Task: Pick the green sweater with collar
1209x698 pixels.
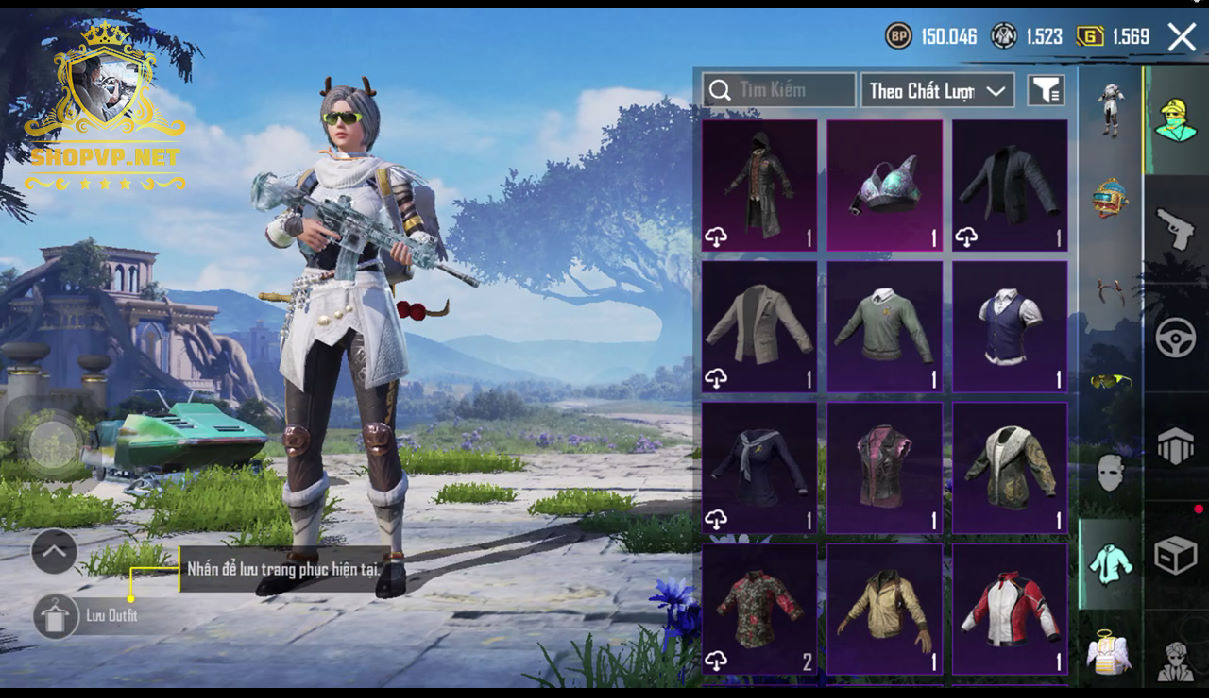Action: (x=884, y=326)
